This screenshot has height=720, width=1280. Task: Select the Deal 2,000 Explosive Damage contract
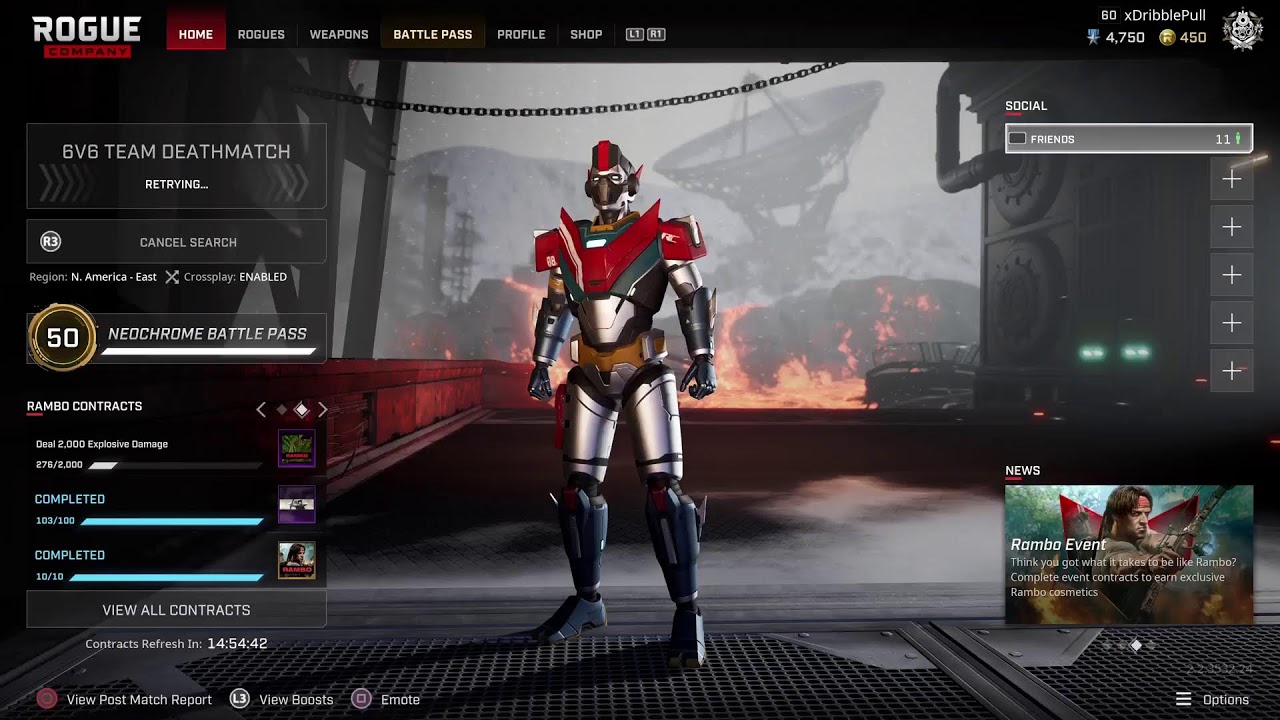coord(150,453)
